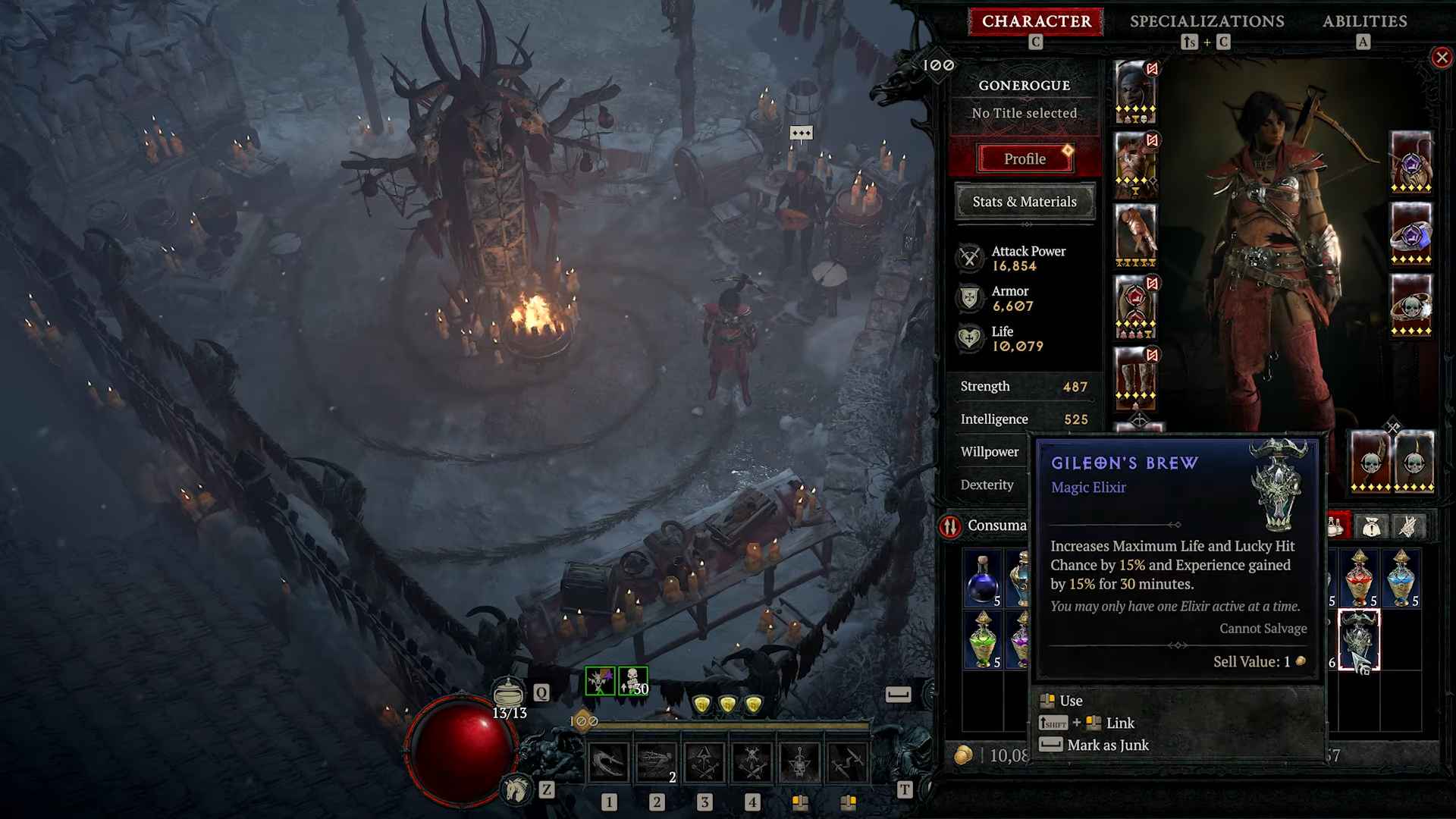Switch to the Abilities screen
This screenshot has width=1456, height=819.
pos(1363,21)
